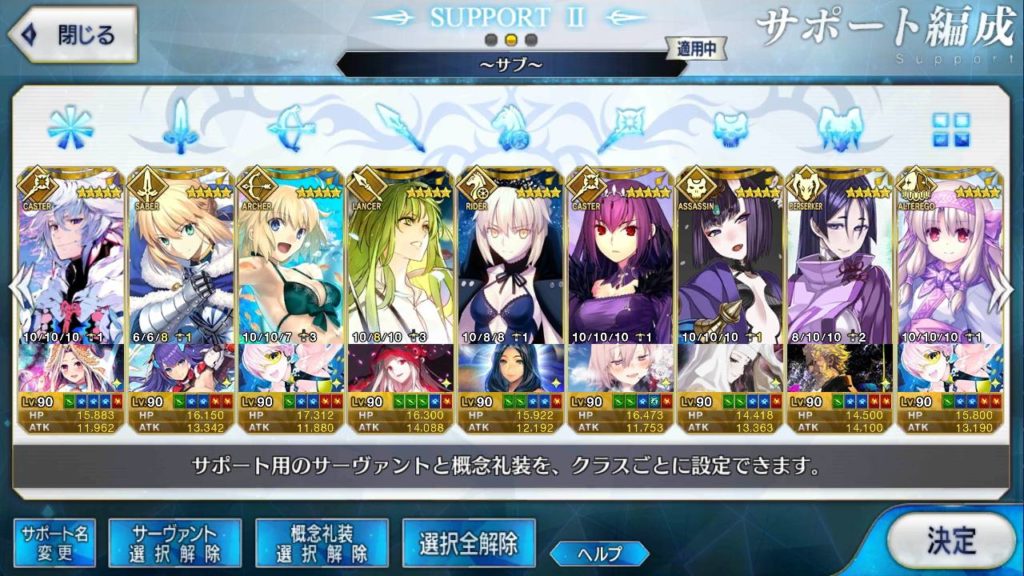This screenshot has width=1024, height=576.
Task: Select the SABER support servant card
Action: coord(180,260)
